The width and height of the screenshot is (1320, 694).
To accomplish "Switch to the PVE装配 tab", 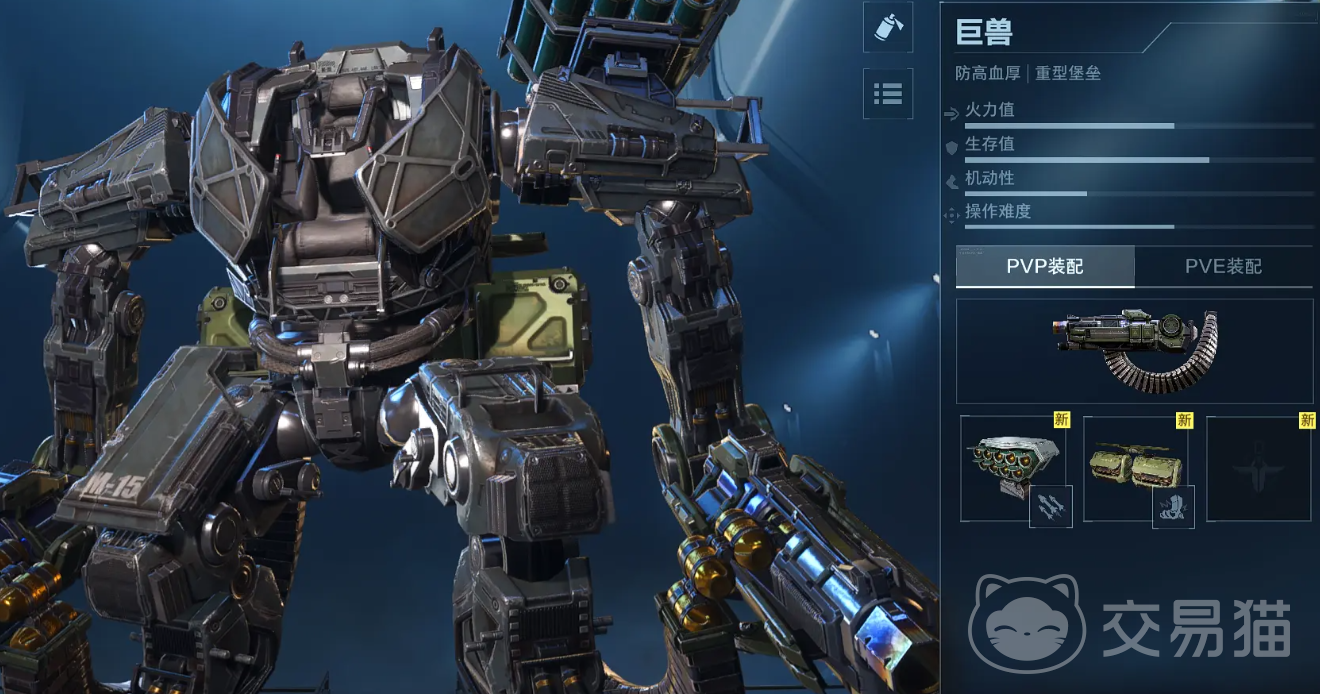I will [x=1223, y=266].
